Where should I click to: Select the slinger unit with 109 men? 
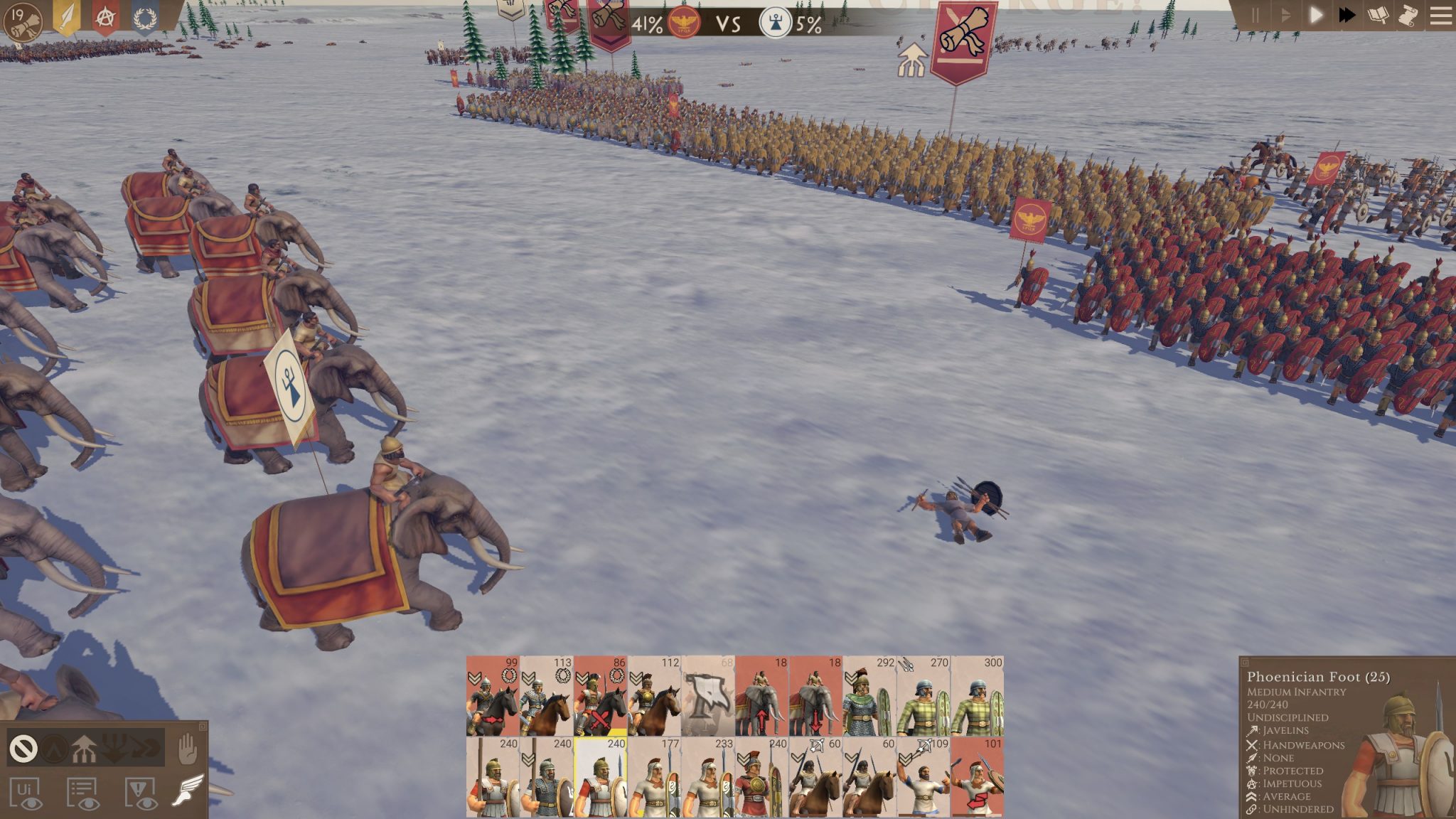(x=923, y=777)
